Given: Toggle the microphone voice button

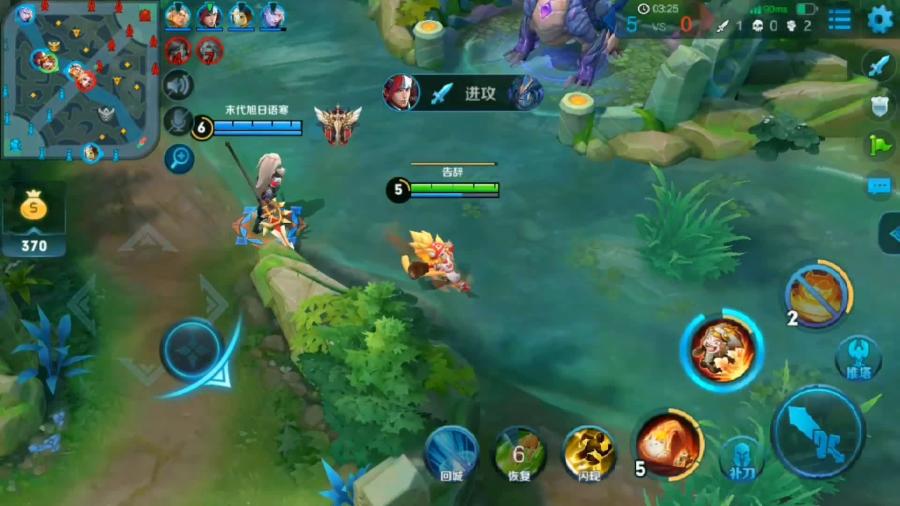Looking at the screenshot, I should pyautogui.click(x=178, y=121).
